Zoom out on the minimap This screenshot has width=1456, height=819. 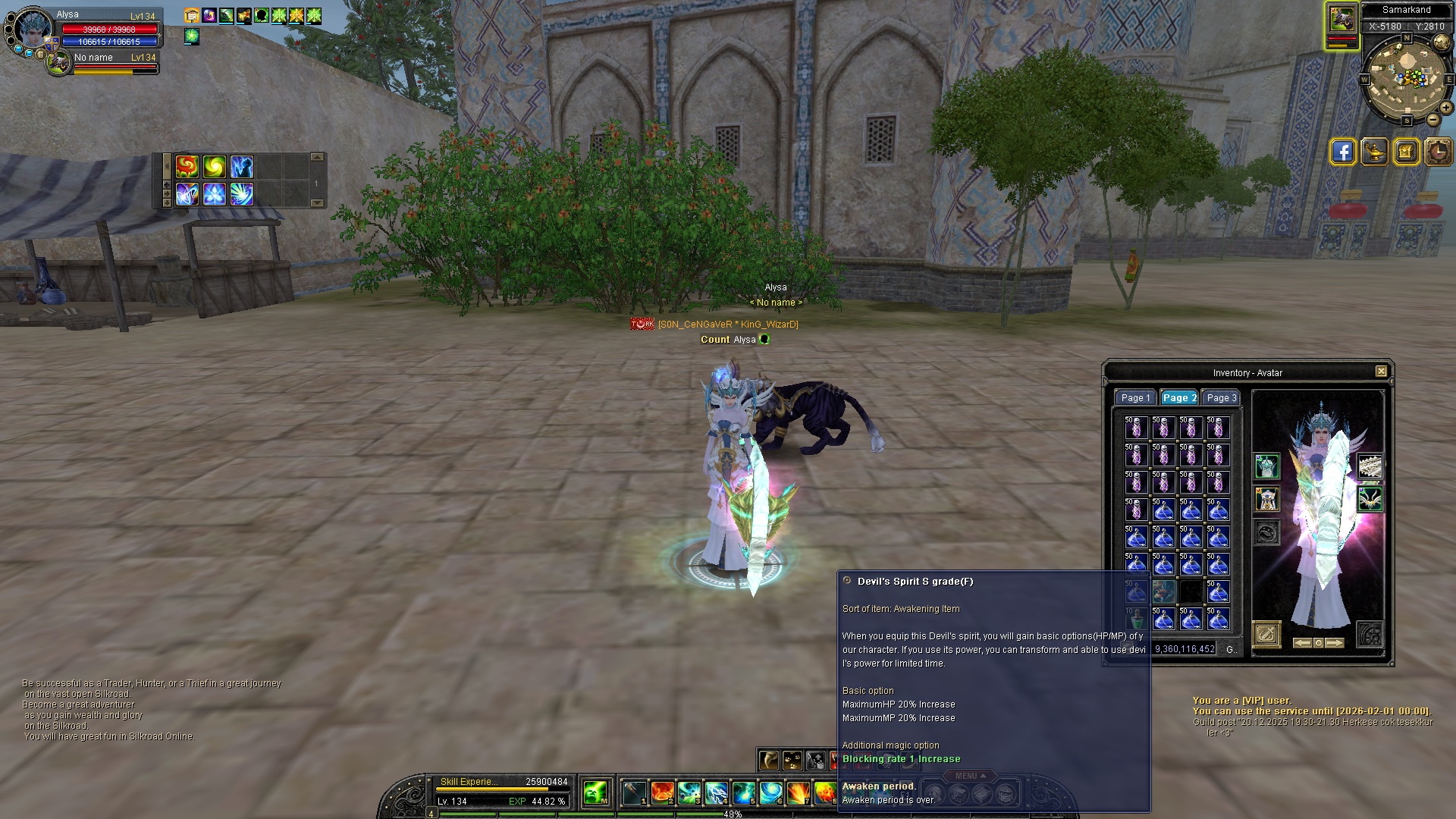[x=1433, y=120]
